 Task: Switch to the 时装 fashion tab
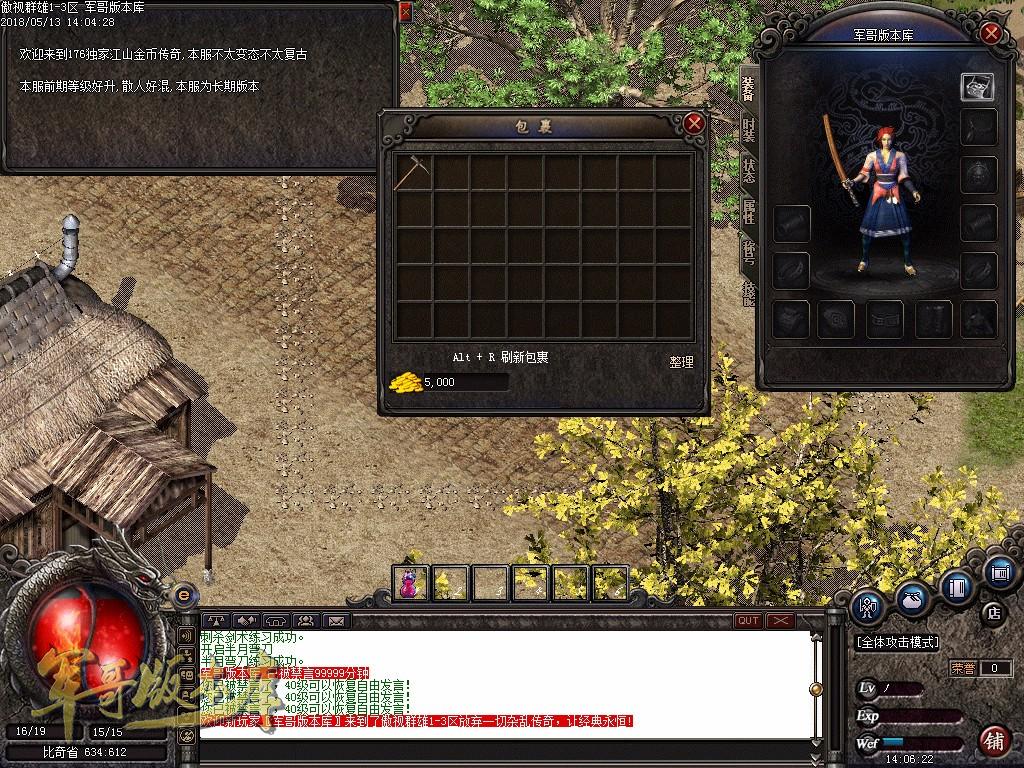coord(748,128)
